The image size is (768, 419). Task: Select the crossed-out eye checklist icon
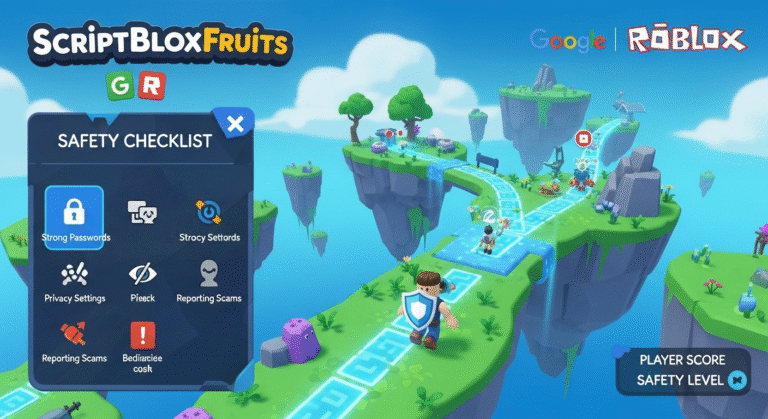141,274
